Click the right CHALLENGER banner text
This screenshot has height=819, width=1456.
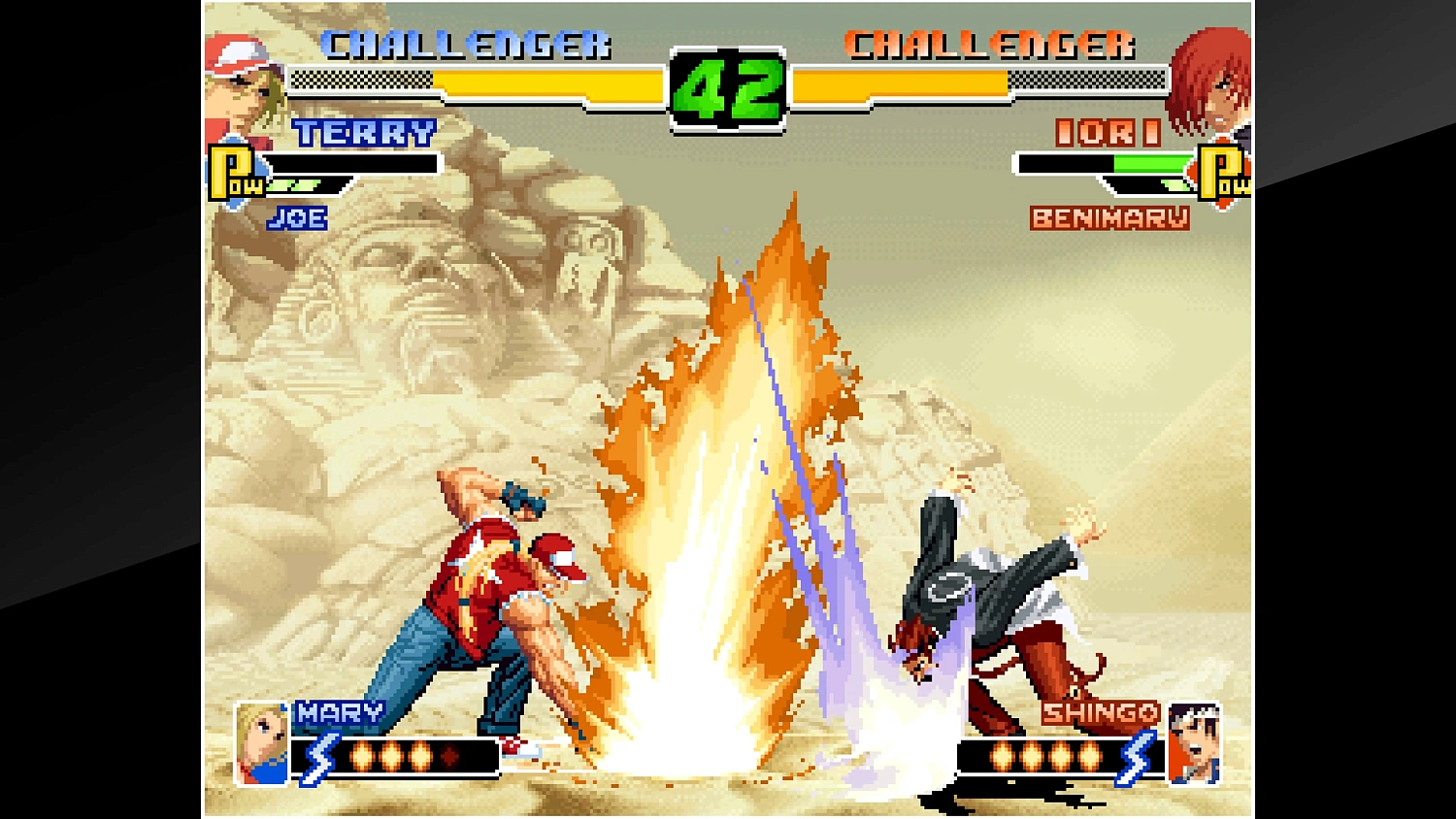click(990, 44)
